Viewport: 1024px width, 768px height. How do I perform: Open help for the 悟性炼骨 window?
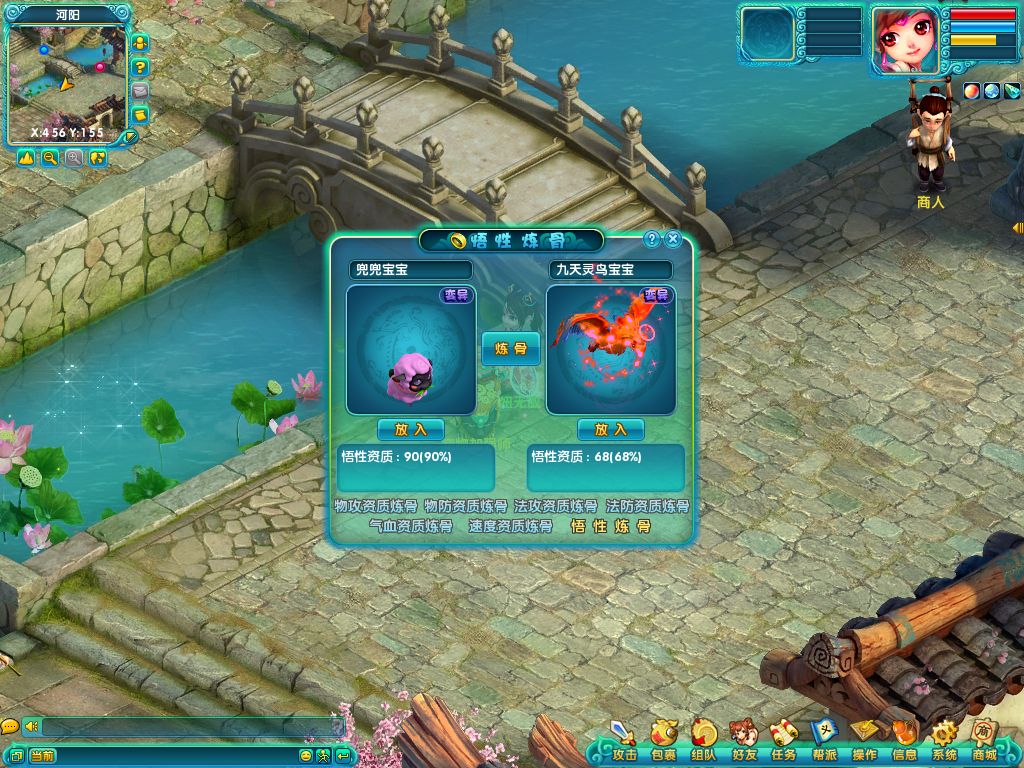[x=651, y=239]
